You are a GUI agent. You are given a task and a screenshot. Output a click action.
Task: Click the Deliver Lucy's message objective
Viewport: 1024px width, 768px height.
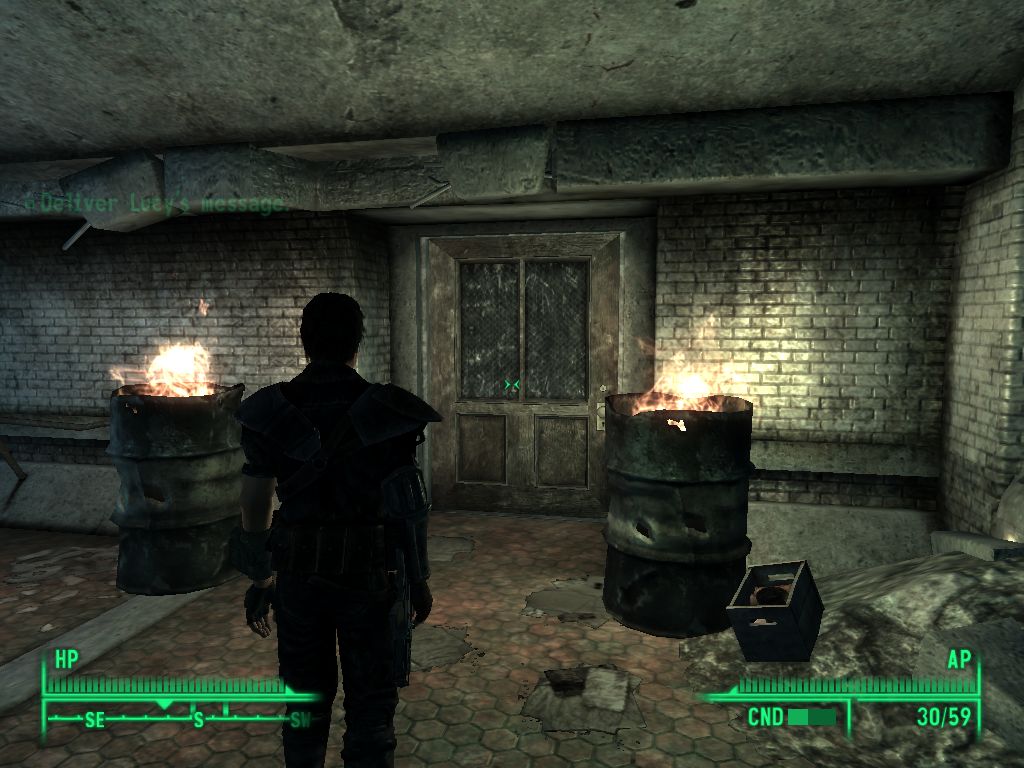click(x=156, y=202)
